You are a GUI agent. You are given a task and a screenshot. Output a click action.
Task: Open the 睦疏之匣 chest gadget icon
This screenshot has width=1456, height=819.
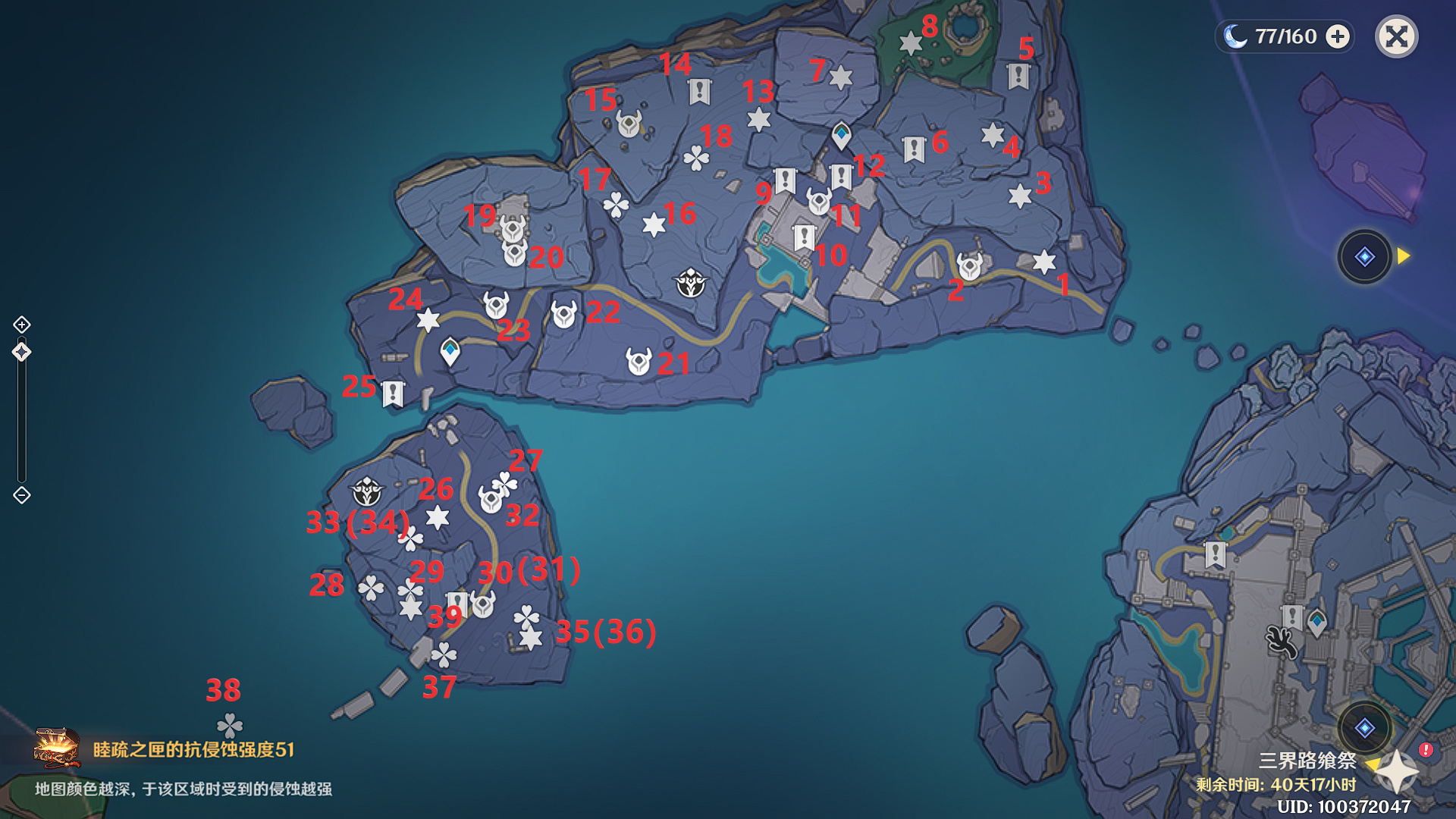pos(57,748)
